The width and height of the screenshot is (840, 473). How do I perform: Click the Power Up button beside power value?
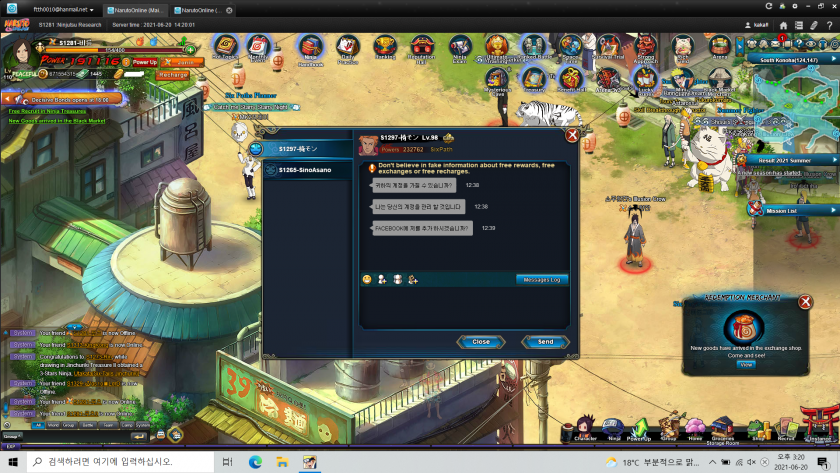pos(145,62)
